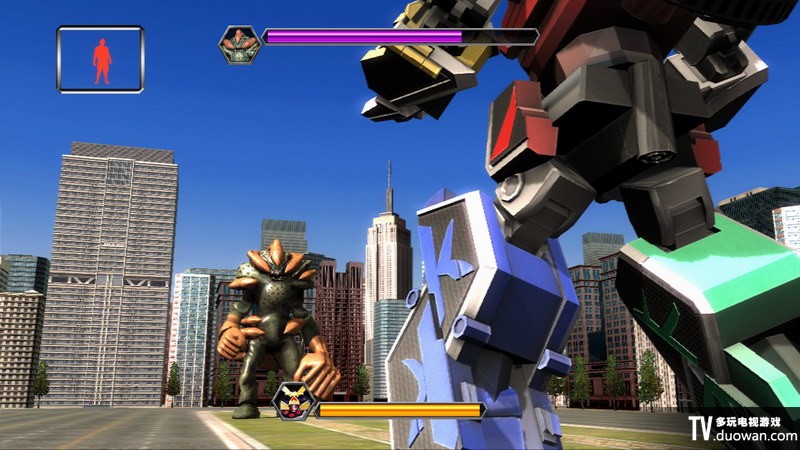Image resolution: width=800 pixels, height=450 pixels.
Task: Select the player robot portrait icon
Action: pyautogui.click(x=294, y=402)
